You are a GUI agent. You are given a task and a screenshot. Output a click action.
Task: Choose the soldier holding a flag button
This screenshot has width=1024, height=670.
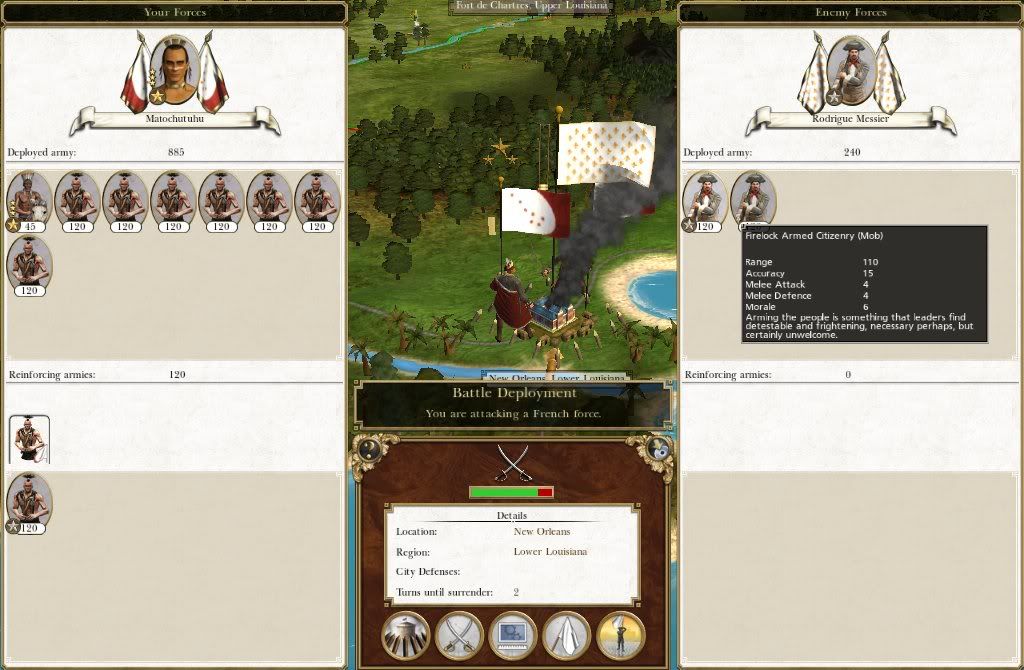tap(621, 636)
